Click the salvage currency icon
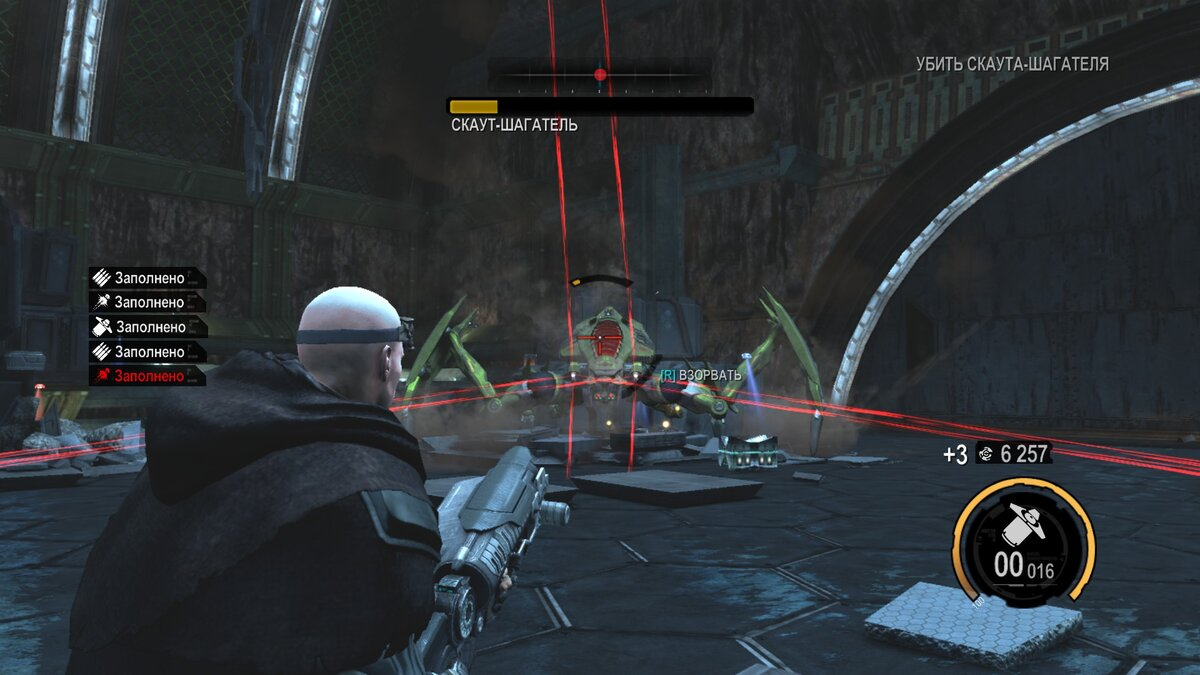 pos(985,454)
